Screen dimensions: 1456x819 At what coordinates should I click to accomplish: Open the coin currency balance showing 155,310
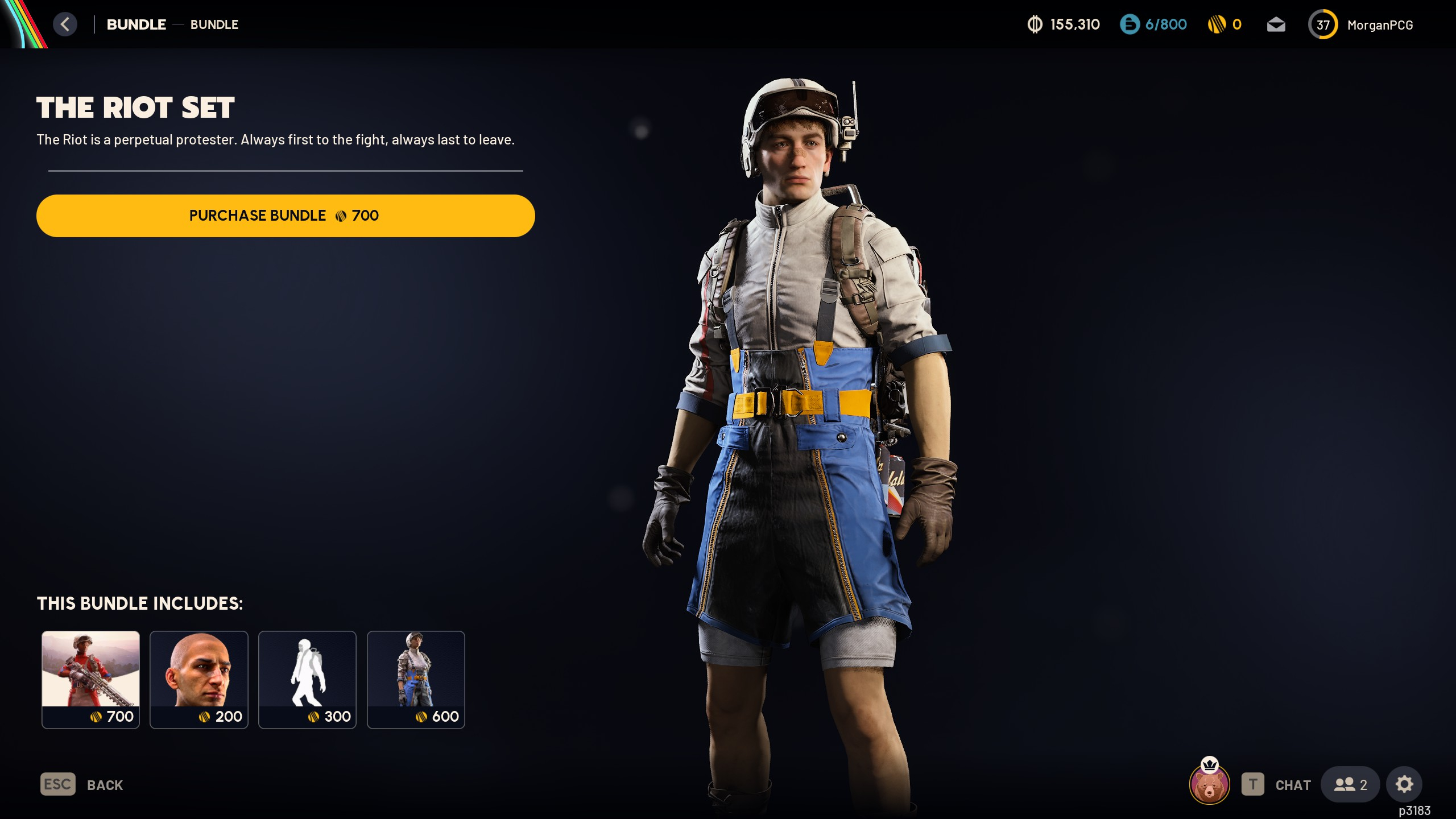(x=1062, y=24)
